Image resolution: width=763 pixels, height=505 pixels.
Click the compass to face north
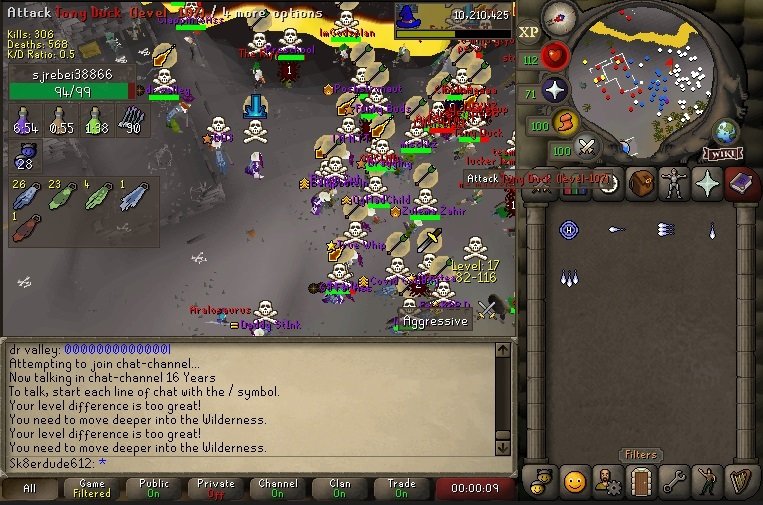click(560, 17)
